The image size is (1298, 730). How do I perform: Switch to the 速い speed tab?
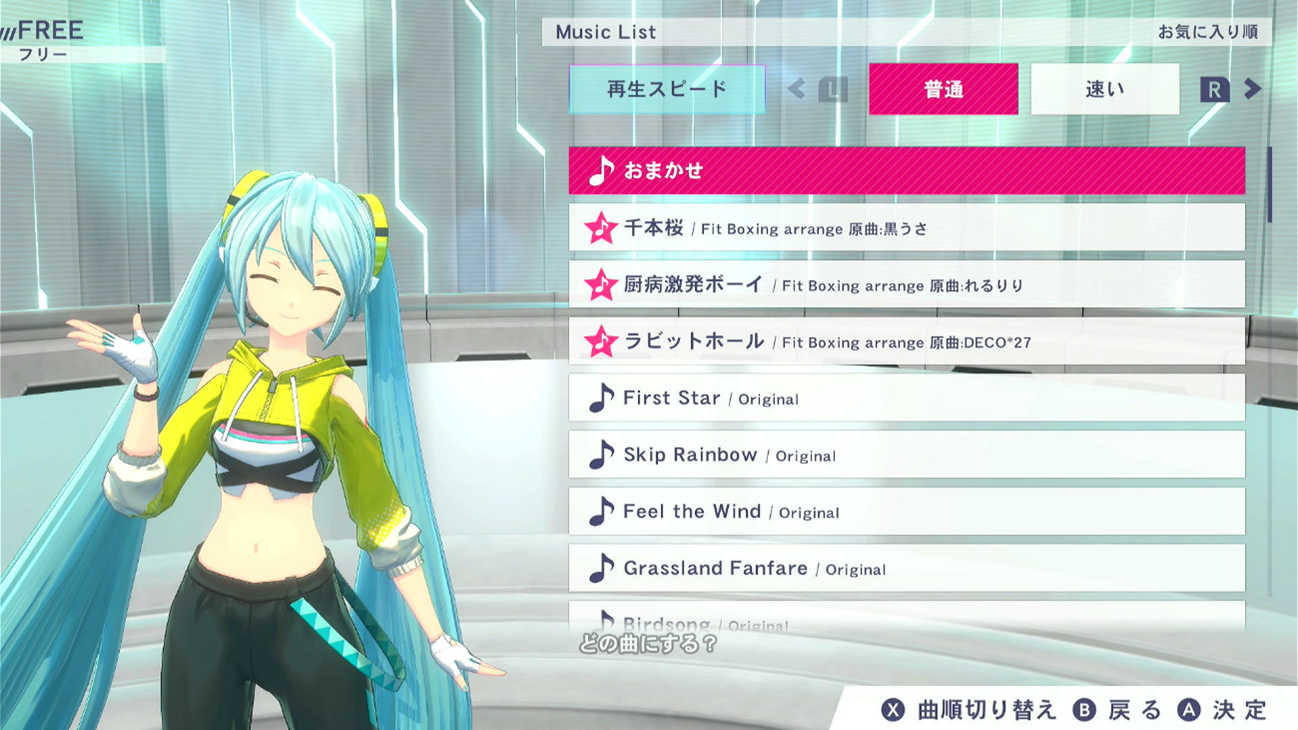coord(1104,89)
